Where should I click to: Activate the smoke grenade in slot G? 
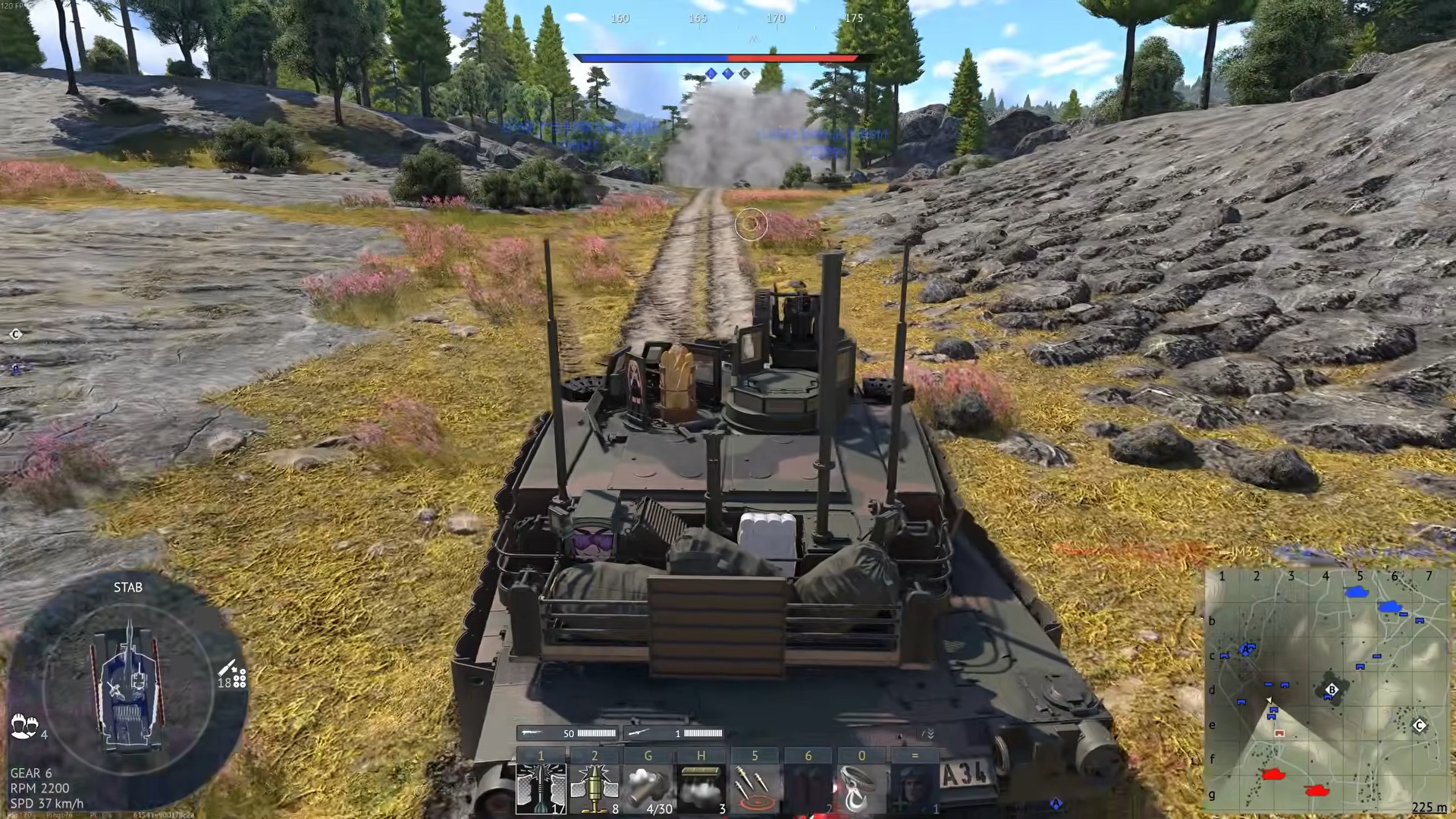point(648,786)
